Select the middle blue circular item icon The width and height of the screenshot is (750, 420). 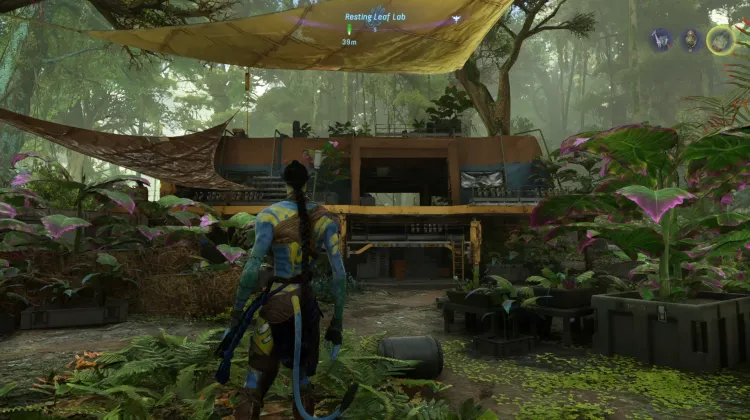(690, 40)
